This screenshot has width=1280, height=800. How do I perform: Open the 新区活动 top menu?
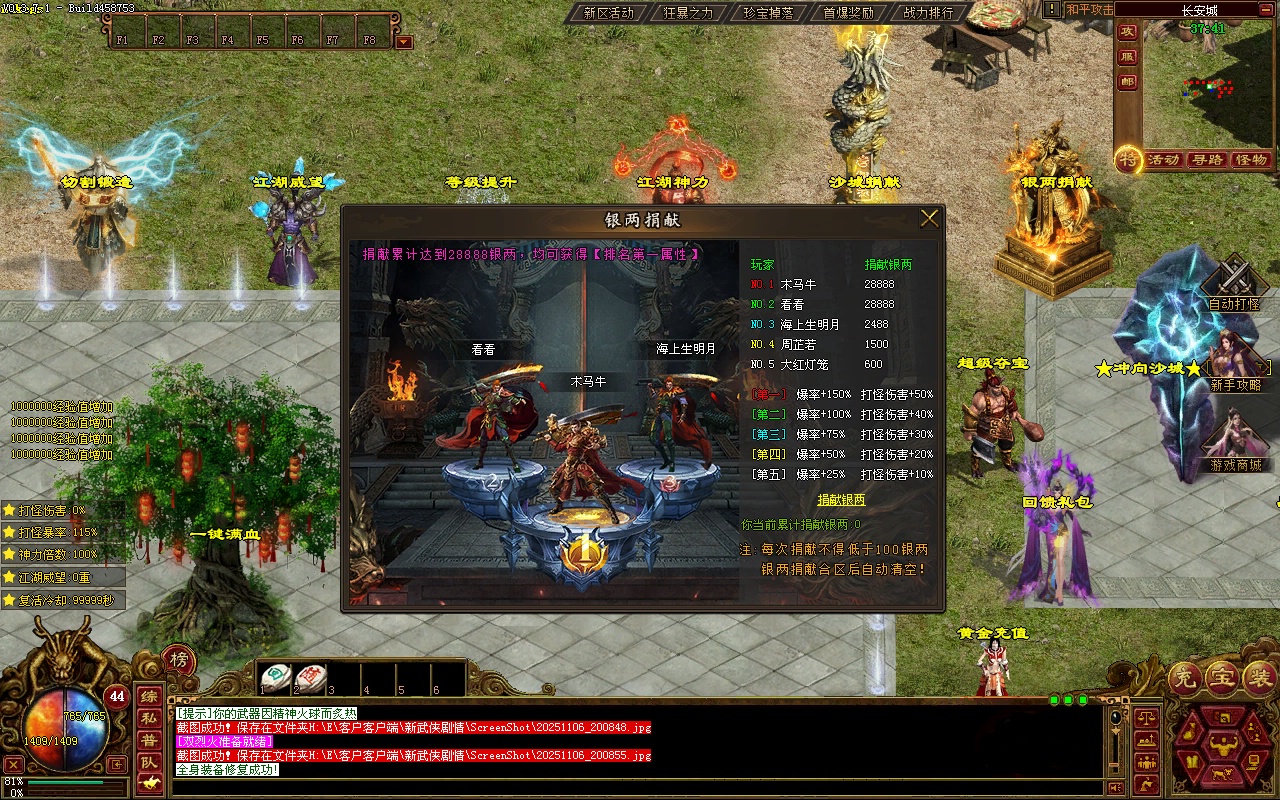608,13
